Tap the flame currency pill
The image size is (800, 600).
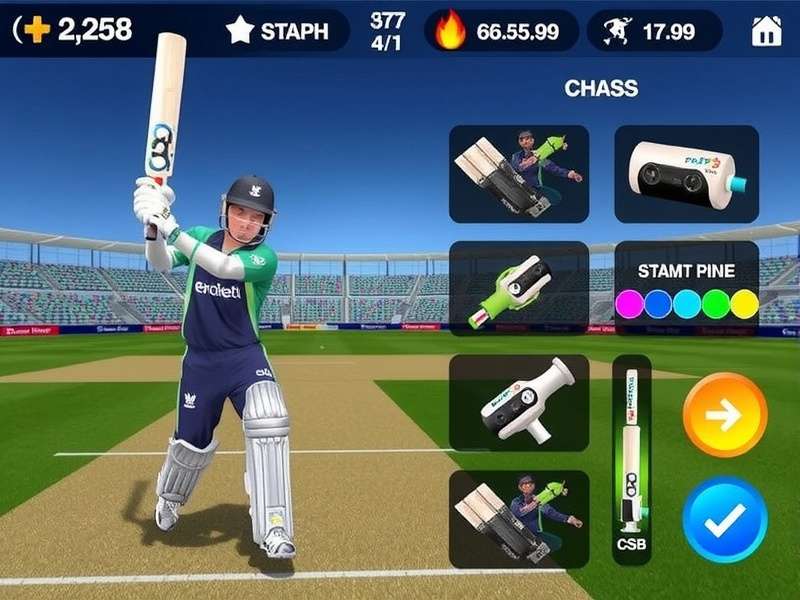click(x=502, y=31)
